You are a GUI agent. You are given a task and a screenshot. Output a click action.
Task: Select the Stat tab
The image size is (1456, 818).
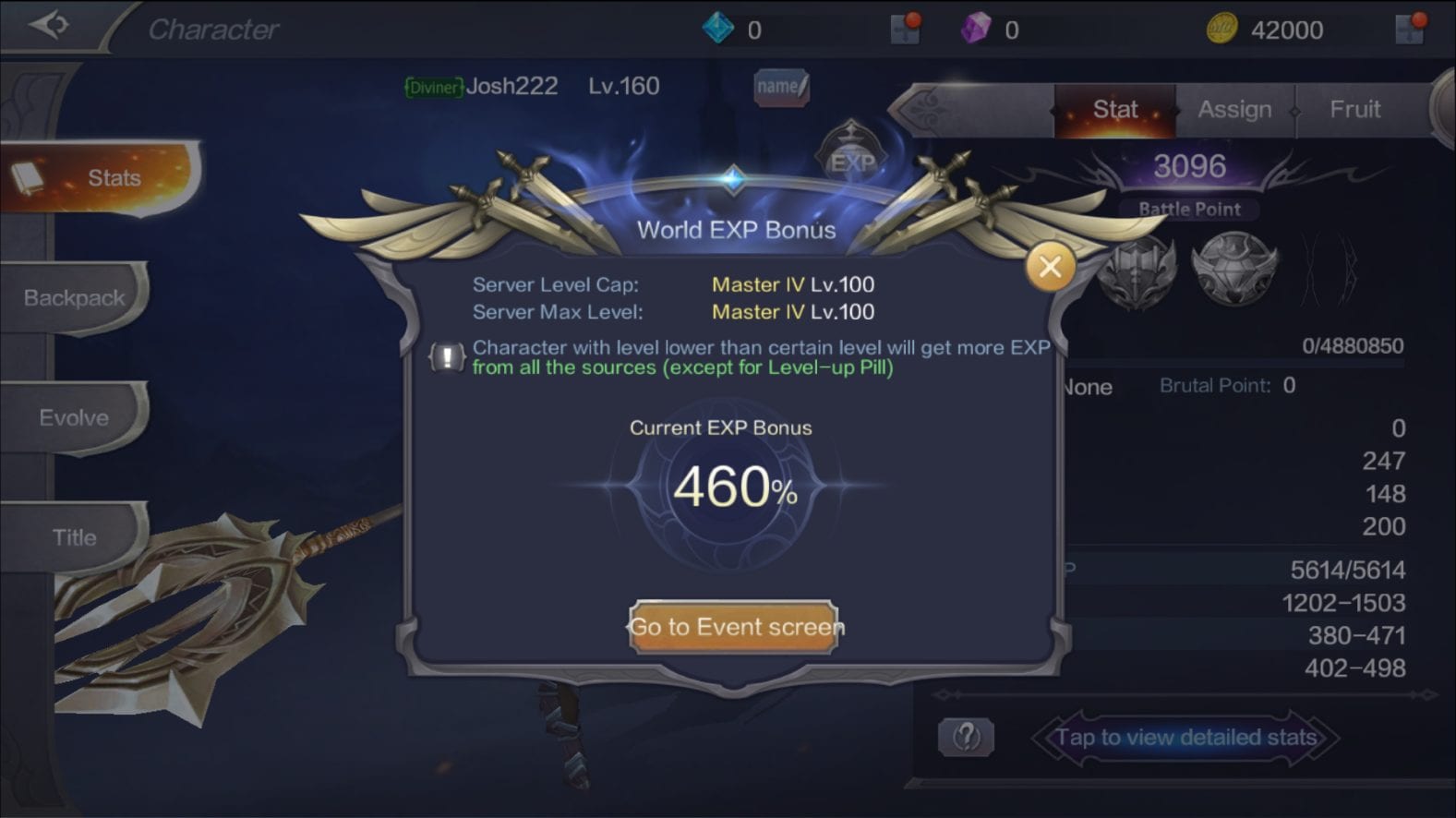pyautogui.click(x=1114, y=110)
